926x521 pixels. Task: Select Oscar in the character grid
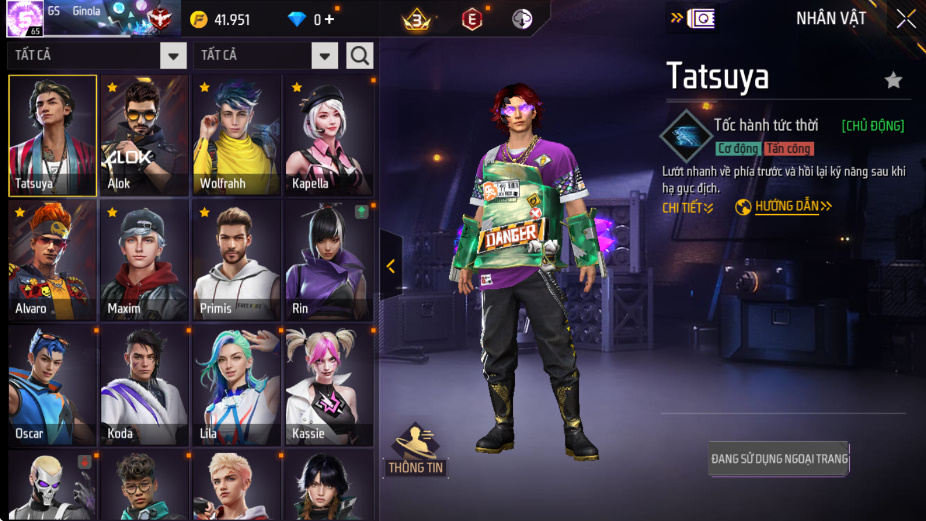pyautogui.click(x=52, y=385)
